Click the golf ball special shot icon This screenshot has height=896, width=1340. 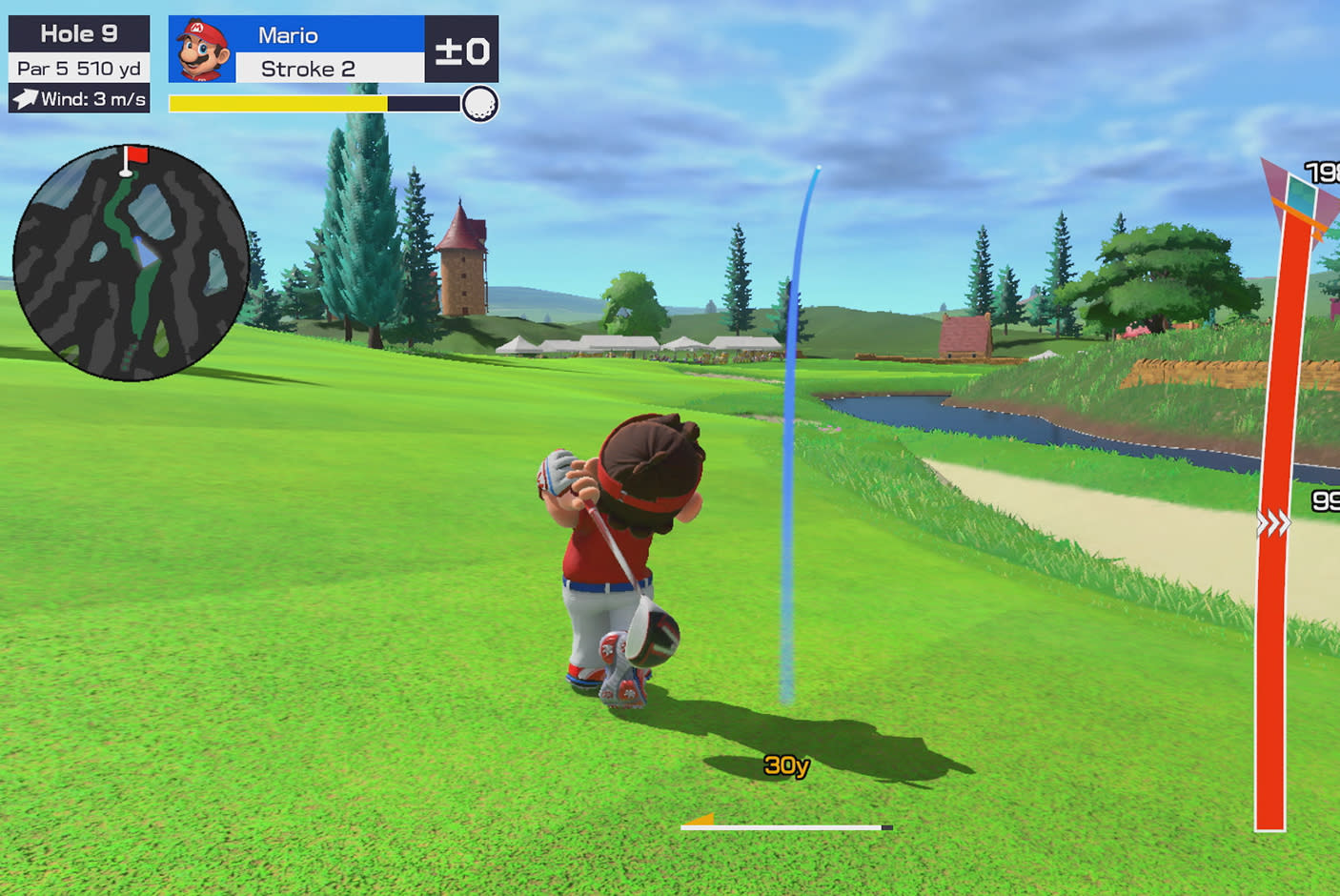pyautogui.click(x=479, y=104)
